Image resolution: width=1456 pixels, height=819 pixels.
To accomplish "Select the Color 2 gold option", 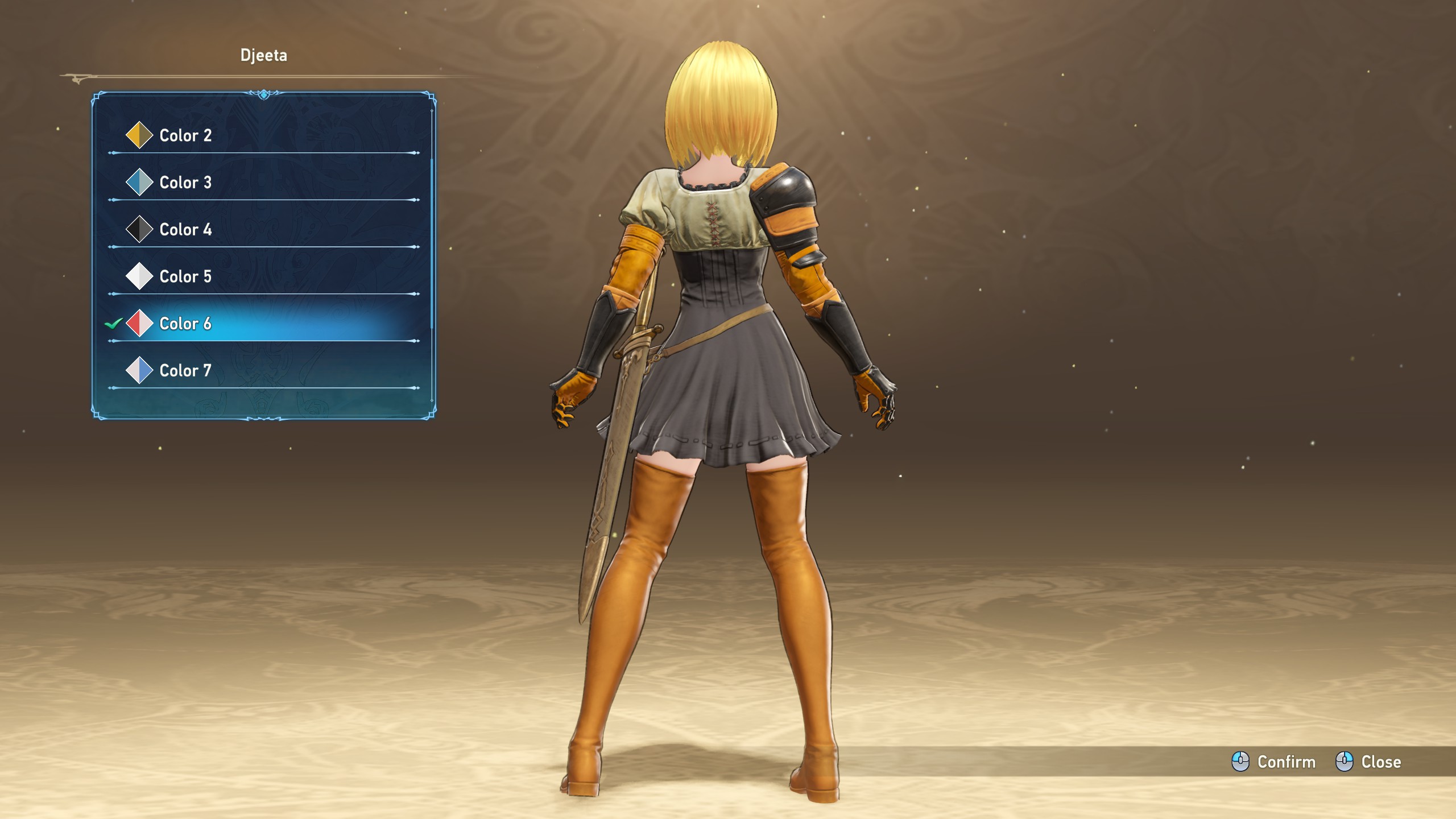I will pos(185,135).
